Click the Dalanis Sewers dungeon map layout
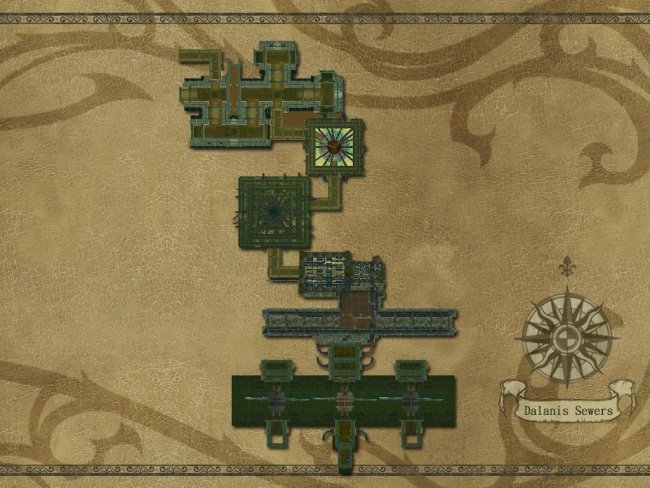 point(330,260)
